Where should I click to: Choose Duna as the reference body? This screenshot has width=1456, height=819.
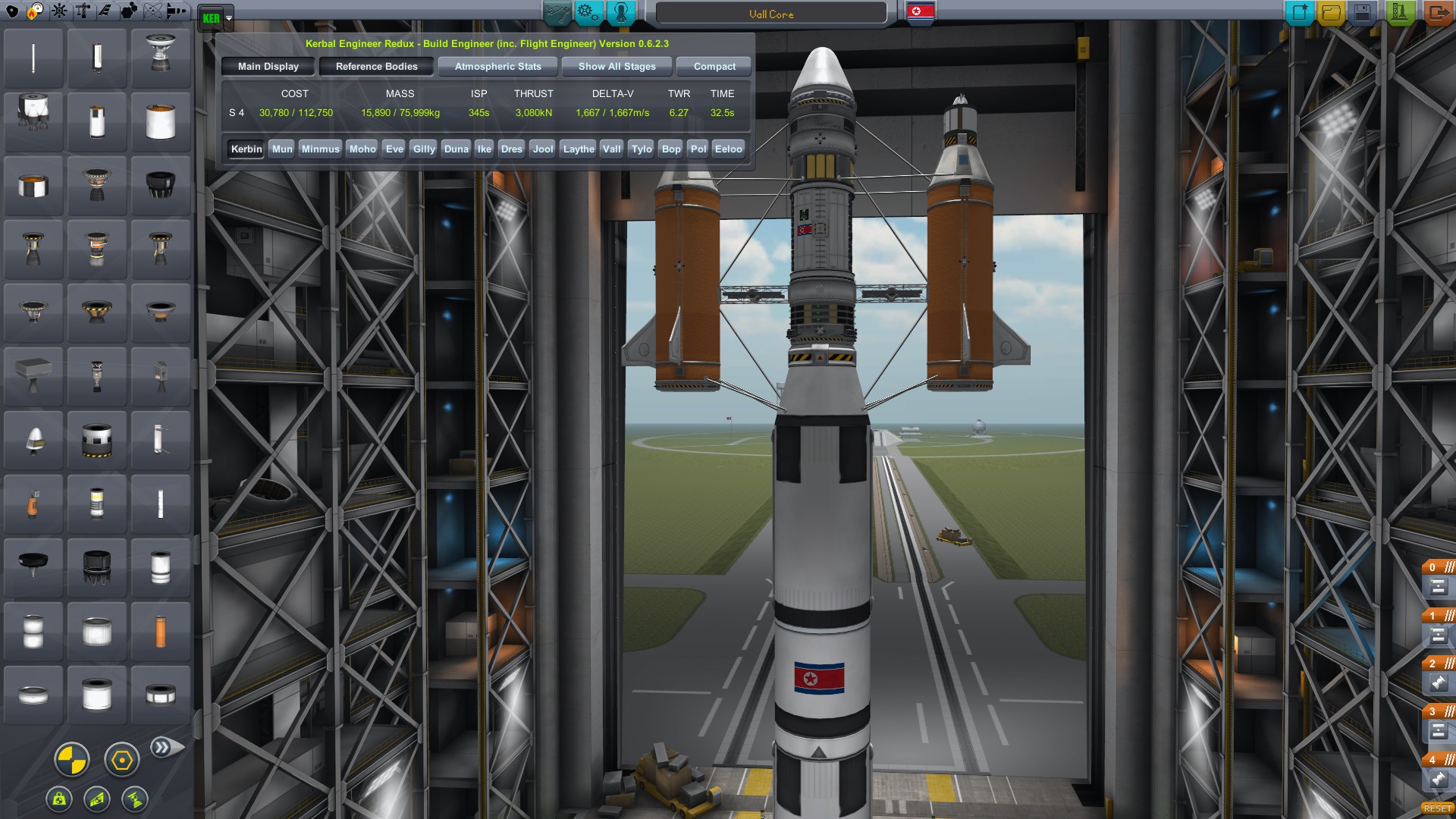[x=456, y=149]
